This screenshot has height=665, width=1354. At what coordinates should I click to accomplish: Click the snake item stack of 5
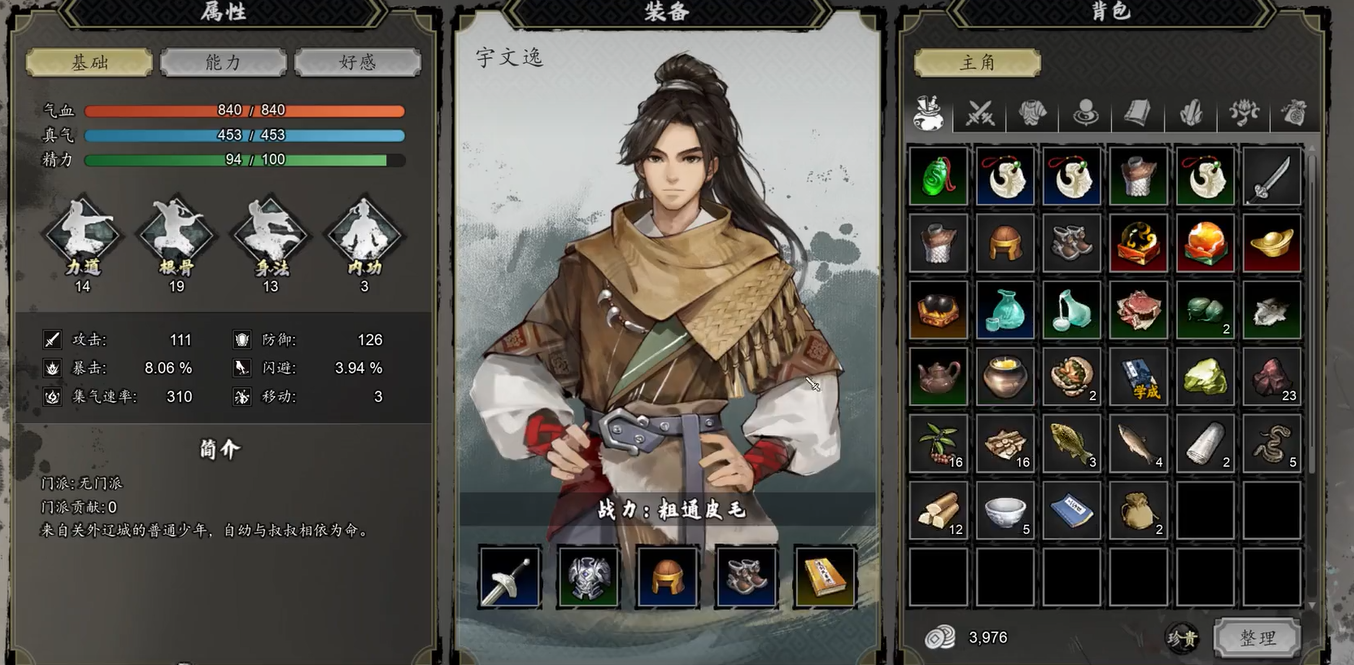point(1272,443)
